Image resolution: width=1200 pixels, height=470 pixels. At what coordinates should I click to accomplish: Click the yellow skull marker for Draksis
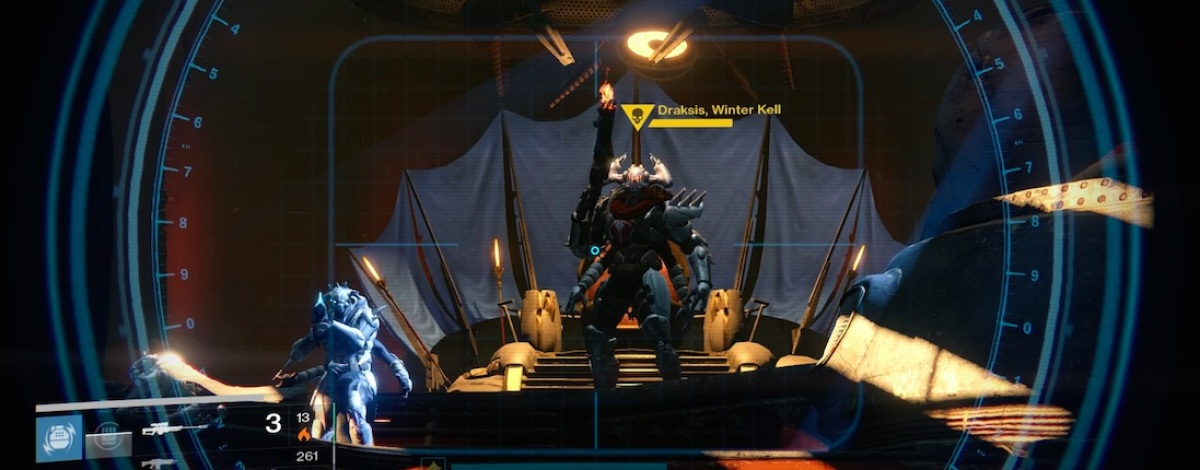pos(637,117)
